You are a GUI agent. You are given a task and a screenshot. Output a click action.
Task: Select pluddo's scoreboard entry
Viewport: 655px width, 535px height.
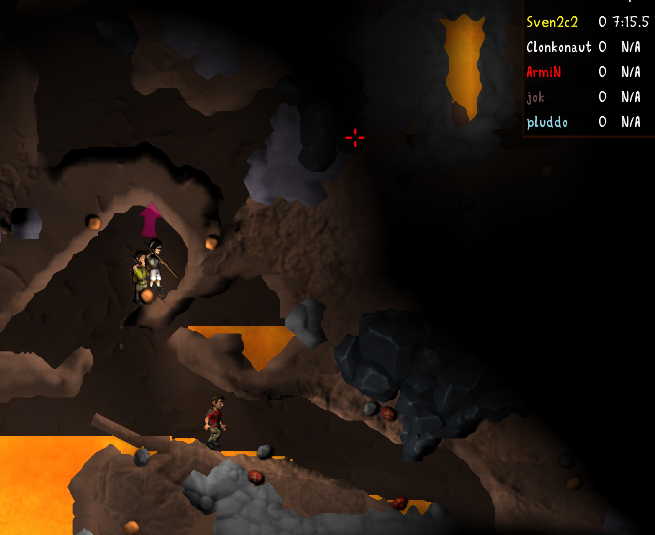[x=547, y=122]
